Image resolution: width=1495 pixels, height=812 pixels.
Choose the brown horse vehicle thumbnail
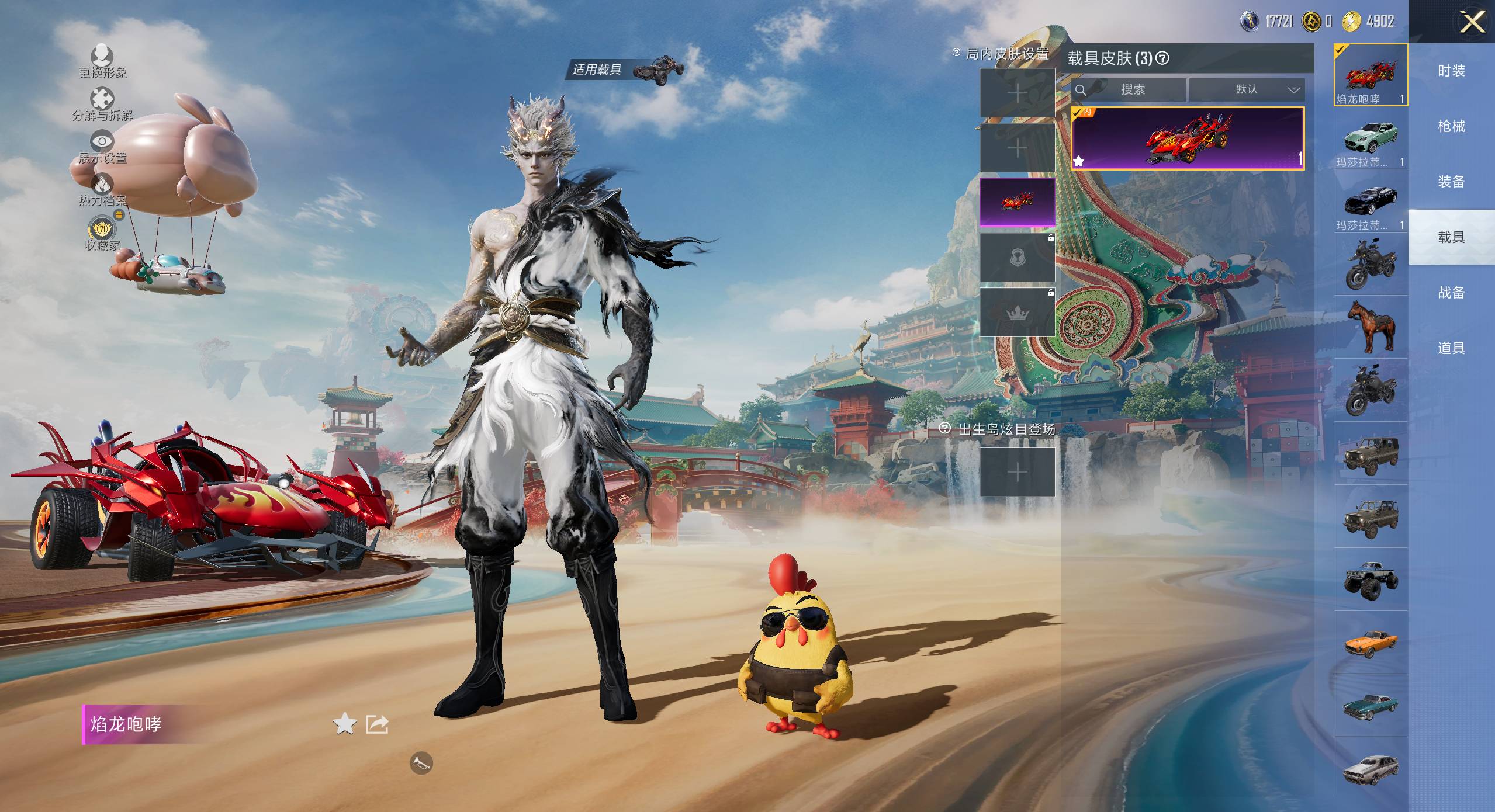click(x=1370, y=327)
